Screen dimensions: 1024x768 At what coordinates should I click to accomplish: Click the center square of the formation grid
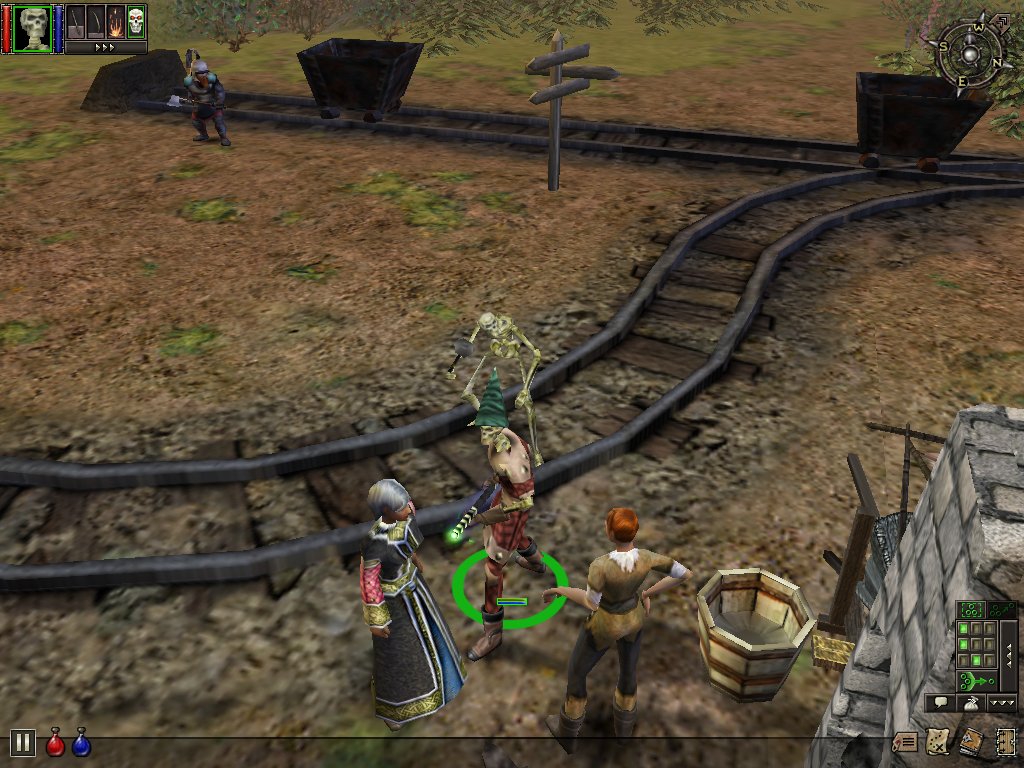[977, 643]
